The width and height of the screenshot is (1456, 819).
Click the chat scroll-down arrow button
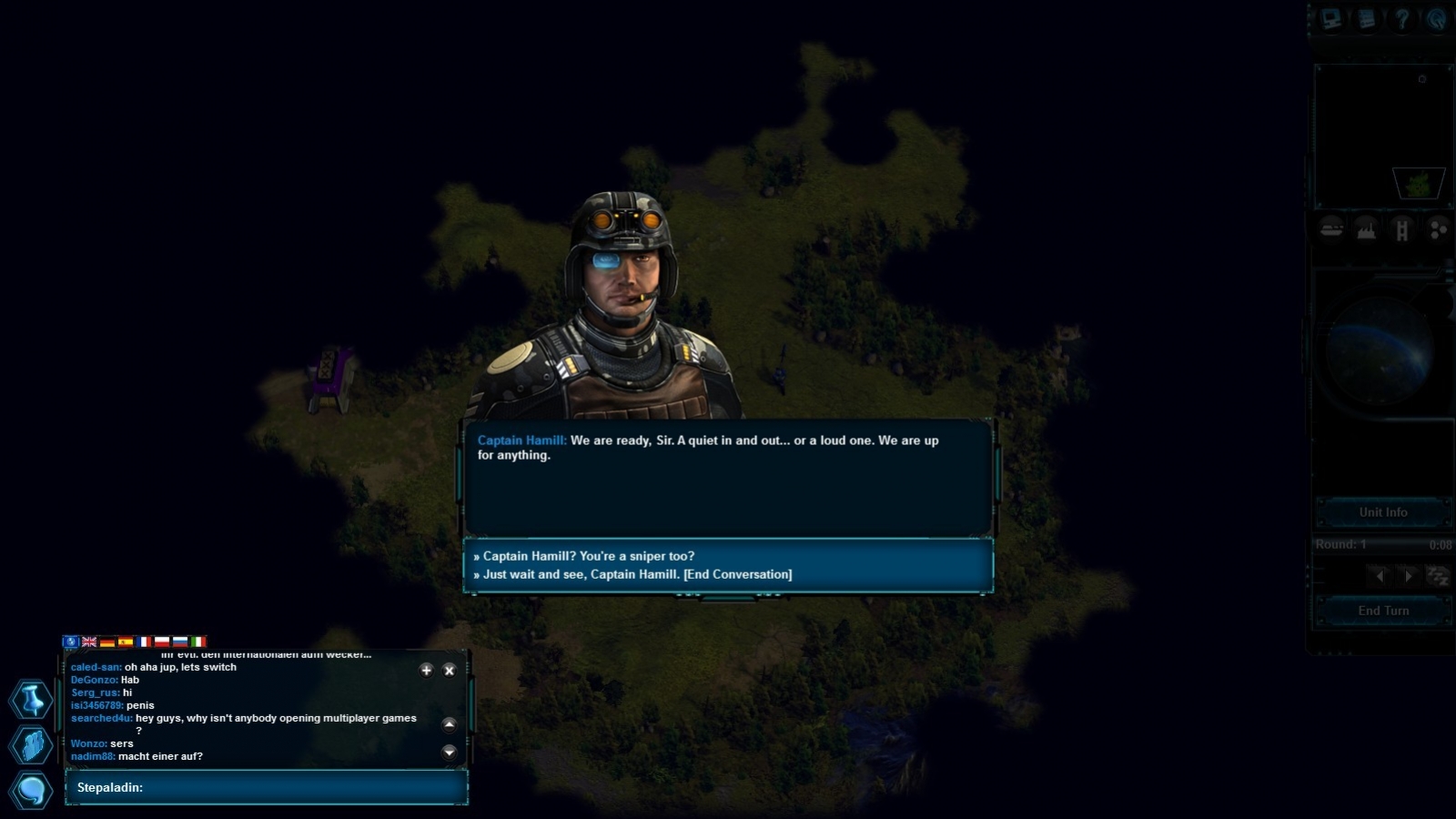pyautogui.click(x=449, y=752)
